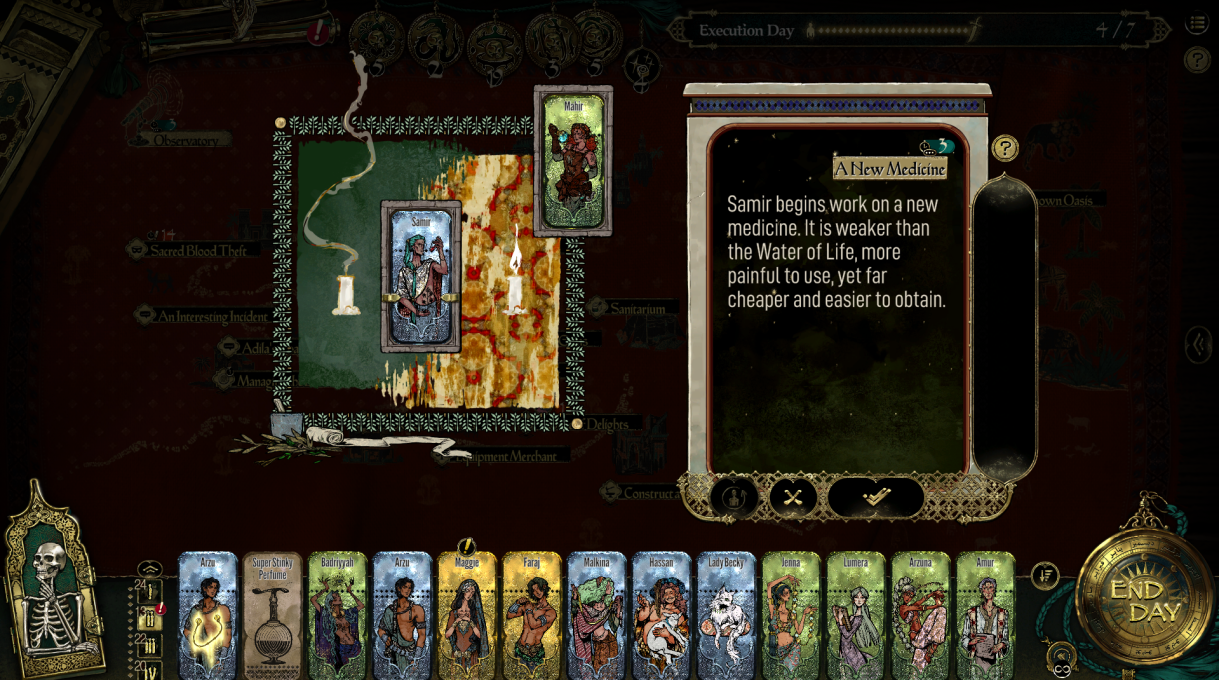Pick the Super Stinky Perfume card
The width and height of the screenshot is (1219, 680).
click(x=272, y=615)
